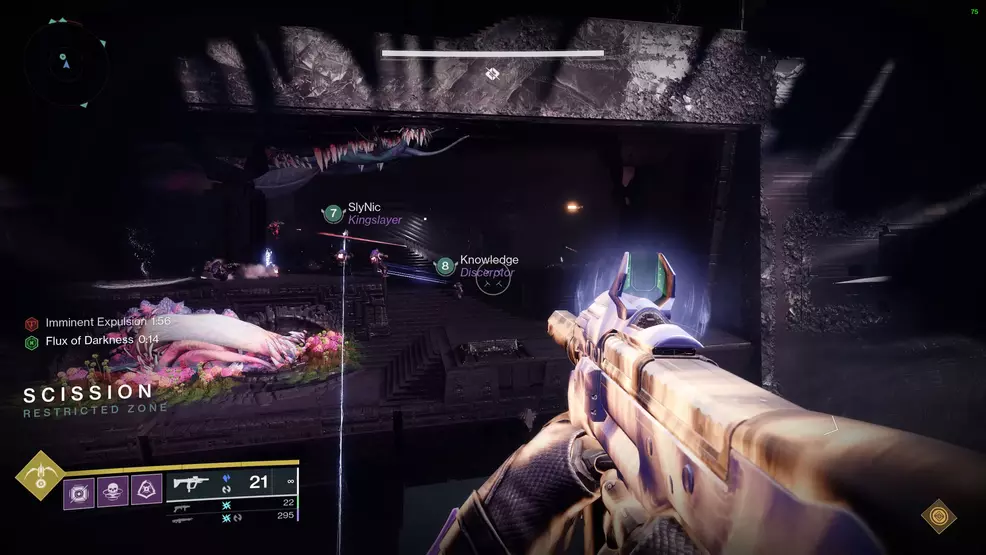Click the radar minimap
This screenshot has height=555, width=986.
pyautogui.click(x=67, y=60)
